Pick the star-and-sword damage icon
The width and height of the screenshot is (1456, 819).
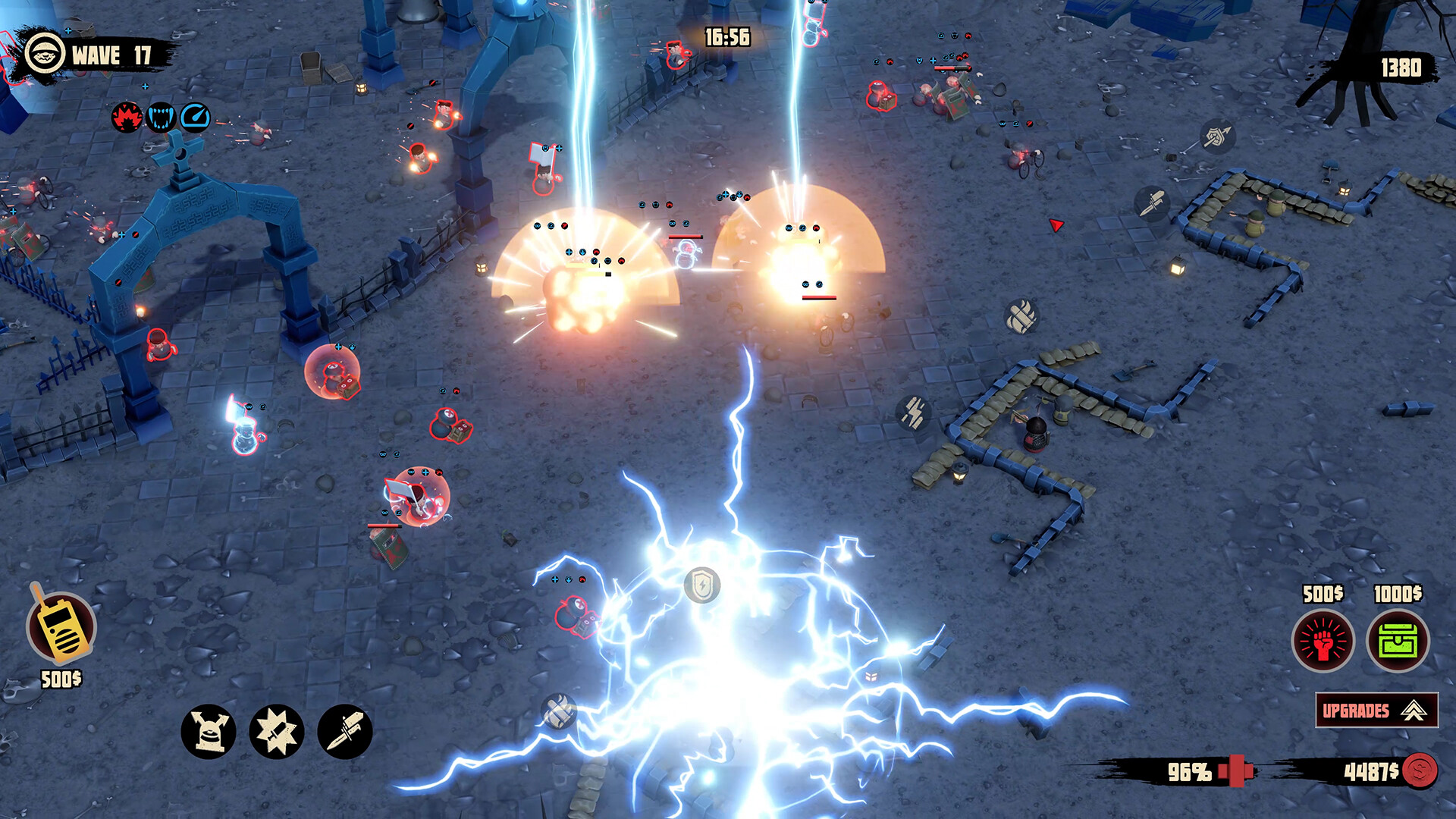[x=278, y=732]
